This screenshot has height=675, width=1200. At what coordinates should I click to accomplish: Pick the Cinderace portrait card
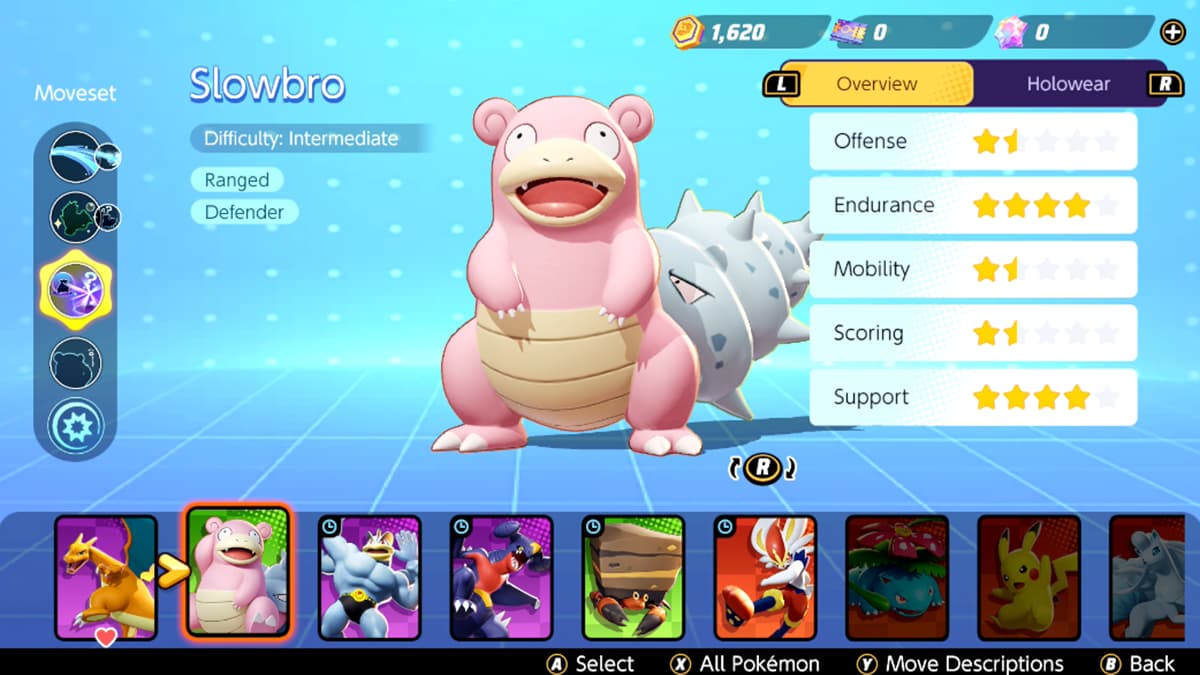click(x=765, y=577)
